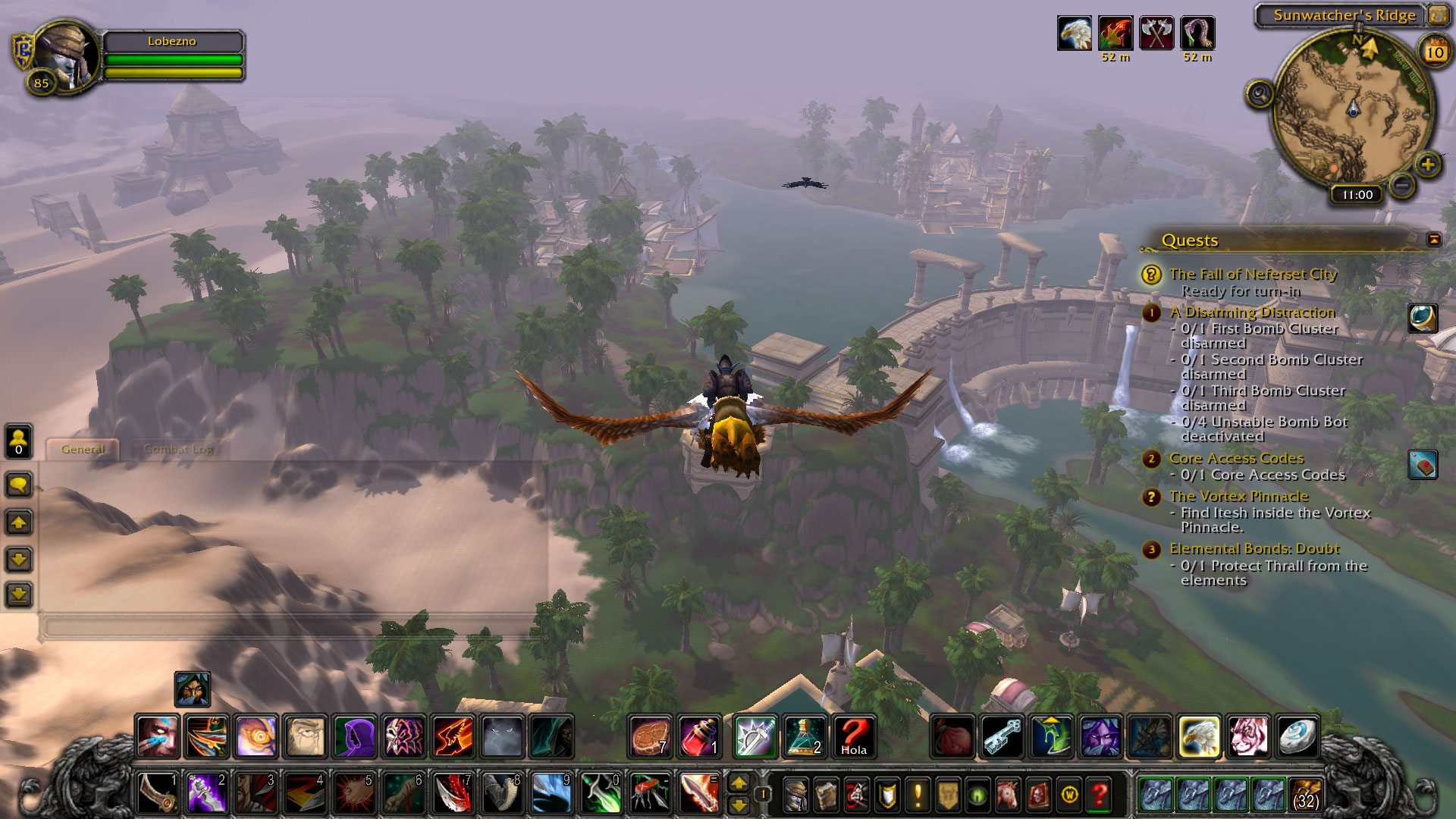This screenshot has height=819, width=1456.
Task: Zoom in the minimap with the plus button
Action: pos(1427,165)
